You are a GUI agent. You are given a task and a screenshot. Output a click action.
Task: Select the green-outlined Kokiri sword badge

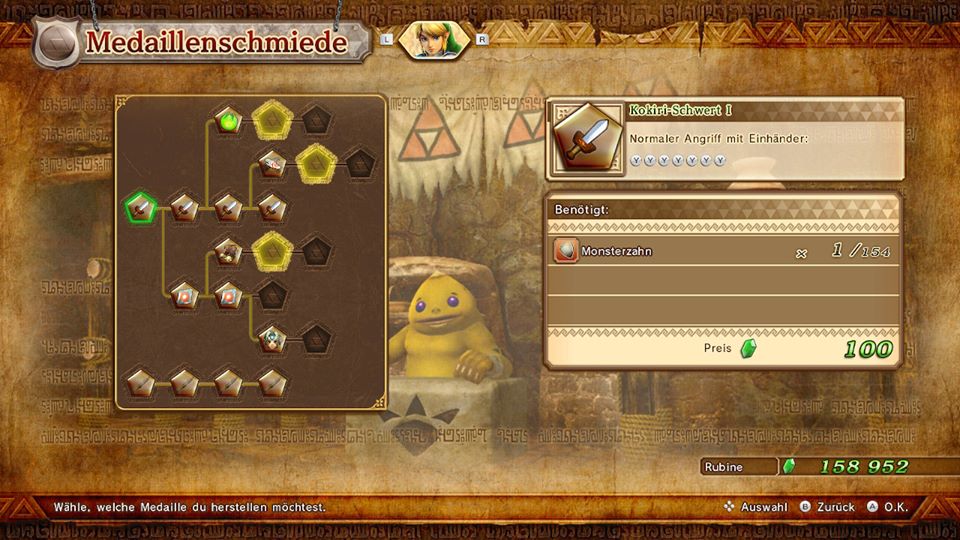pyautogui.click(x=141, y=208)
